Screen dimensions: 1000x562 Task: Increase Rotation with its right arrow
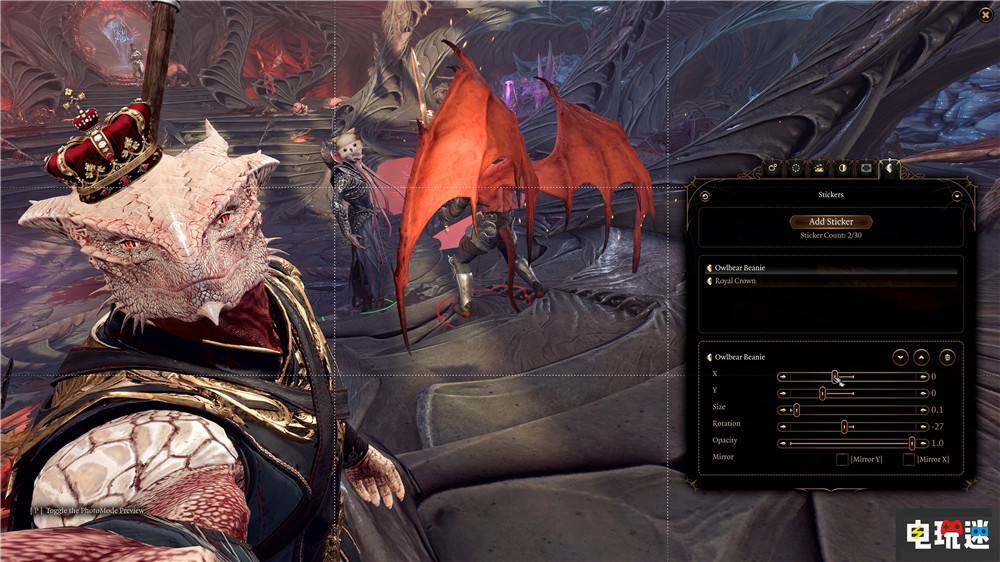[x=925, y=425]
